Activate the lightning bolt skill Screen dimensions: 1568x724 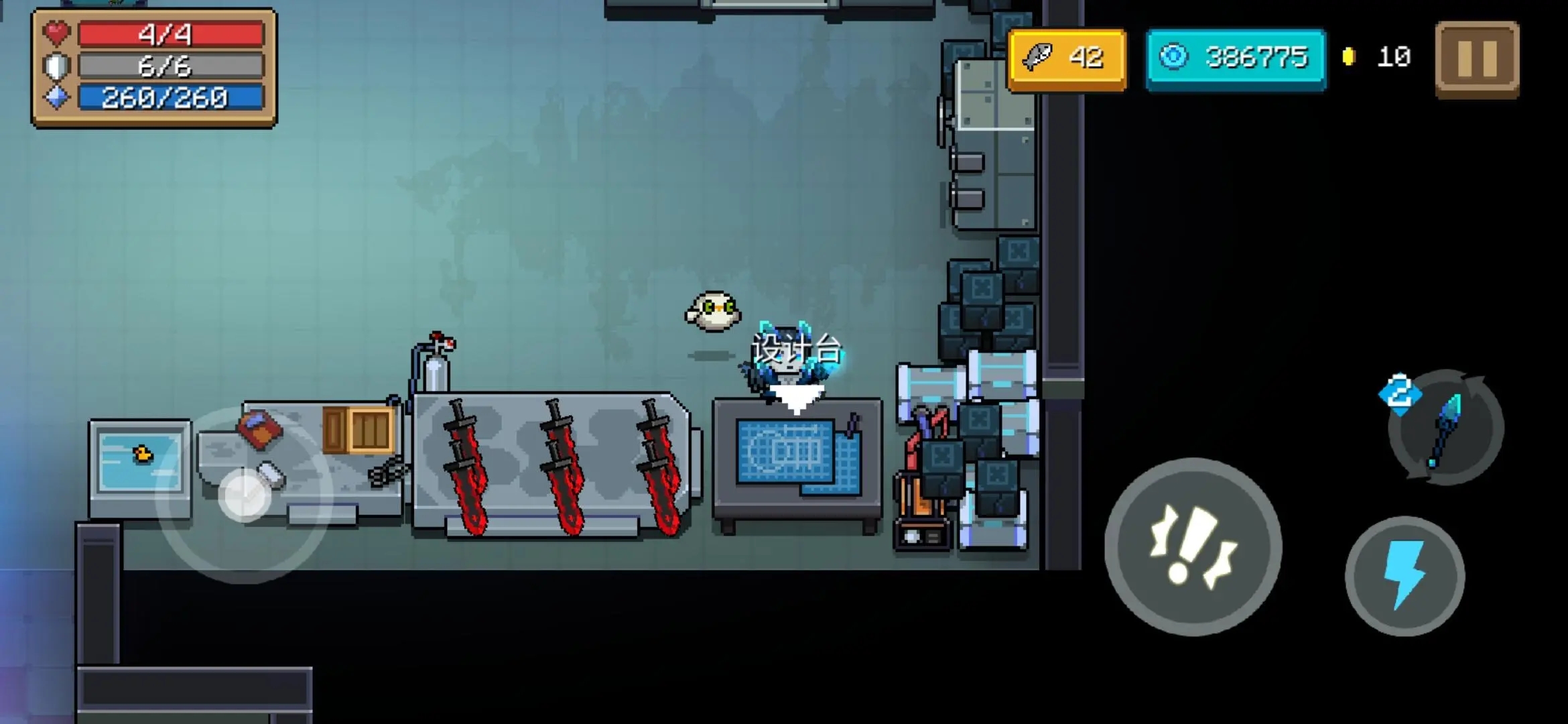[x=1404, y=575]
